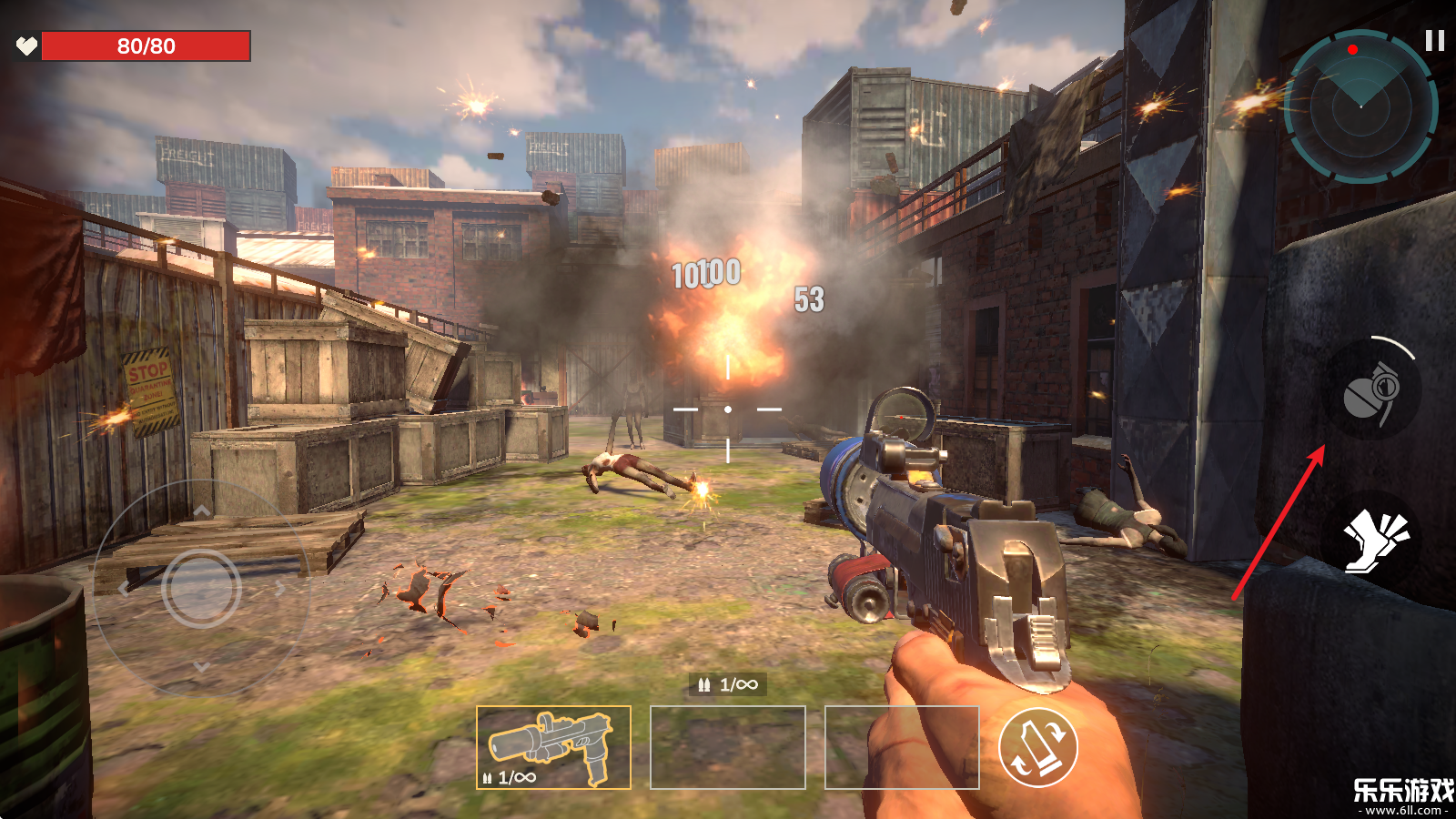
Task: Pause the game with the pause button
Action: 1435,41
